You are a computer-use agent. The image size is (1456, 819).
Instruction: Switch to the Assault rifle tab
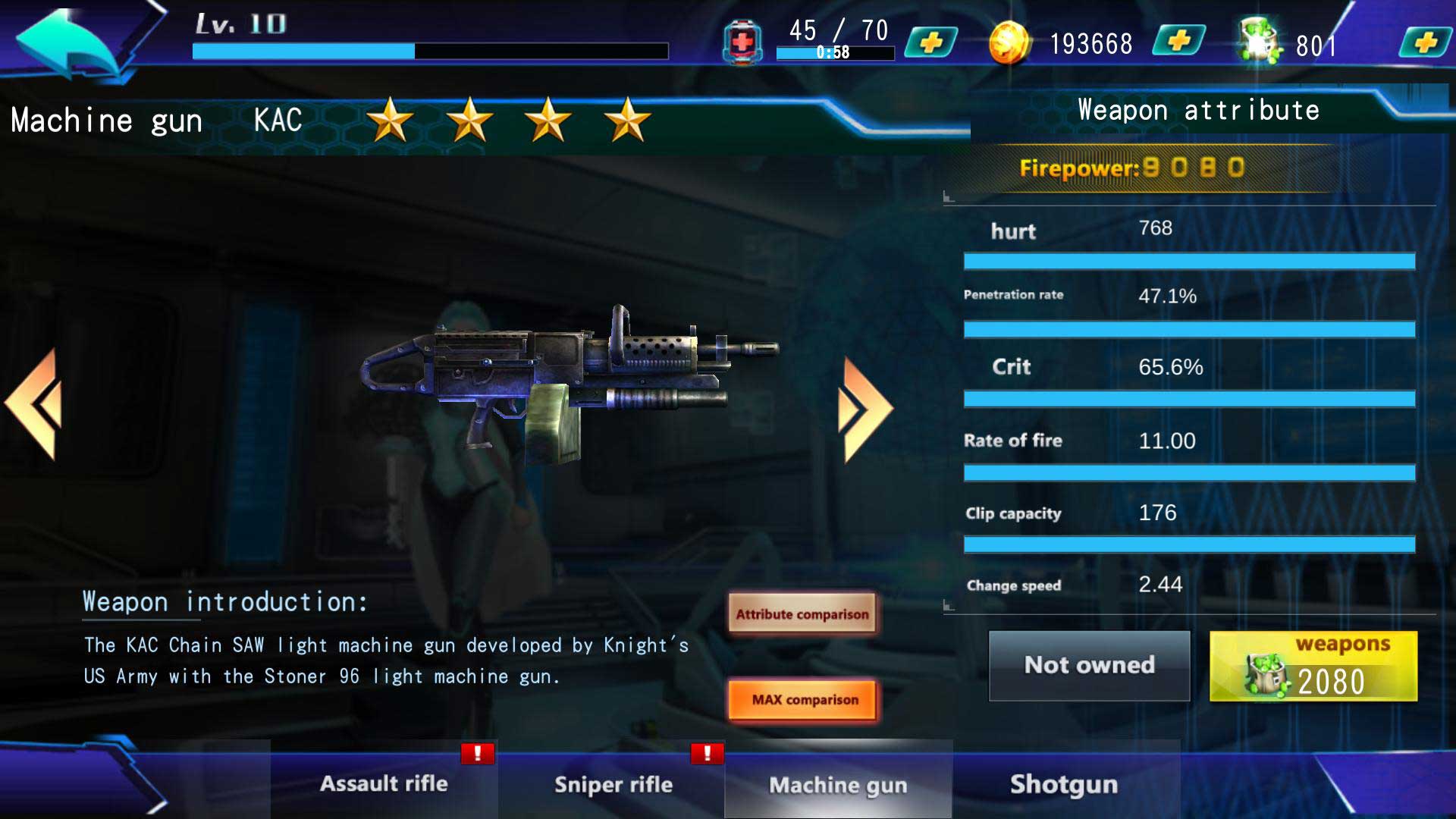point(384,783)
